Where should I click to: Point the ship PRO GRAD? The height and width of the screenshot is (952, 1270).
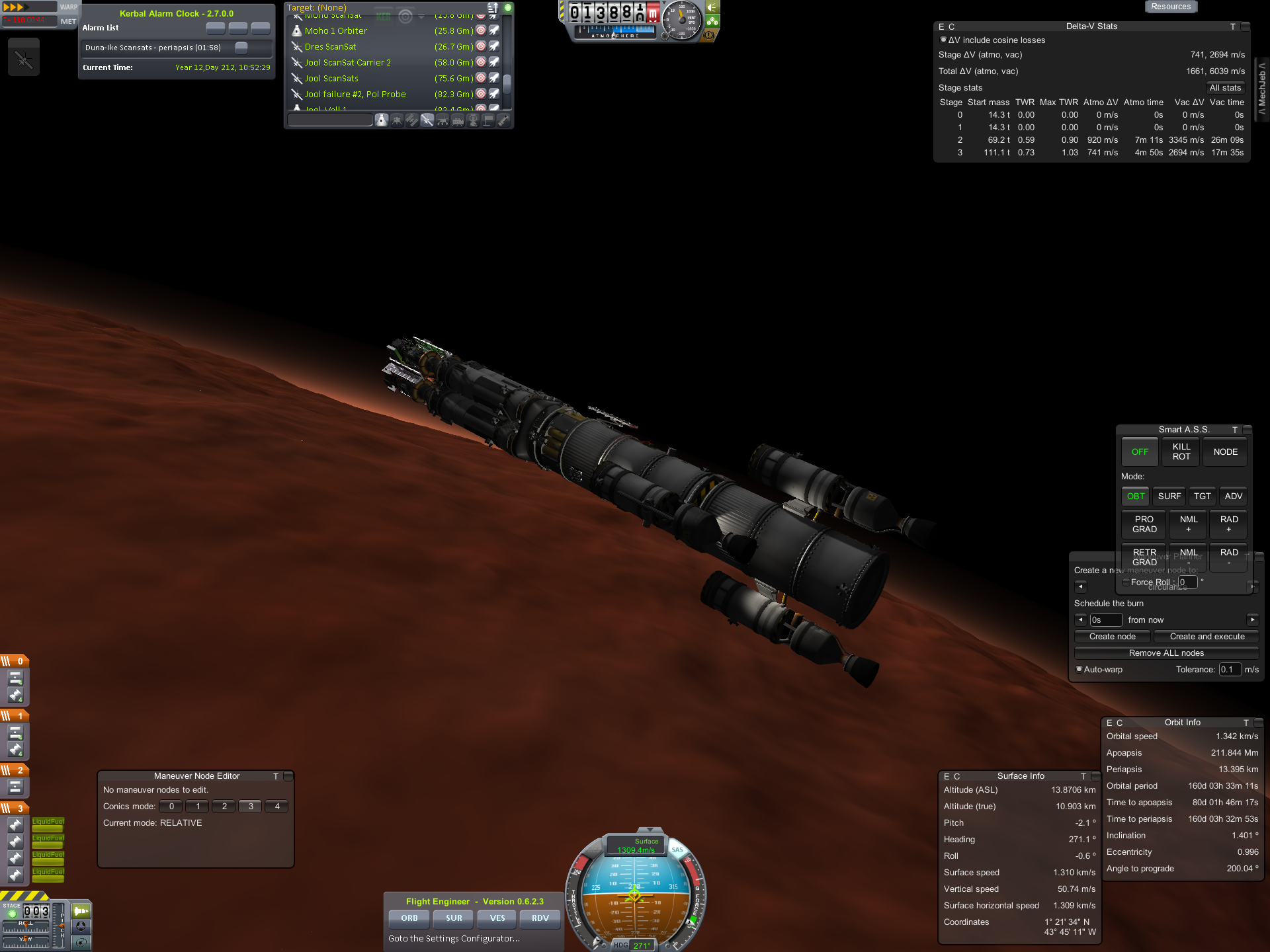pyautogui.click(x=1144, y=524)
